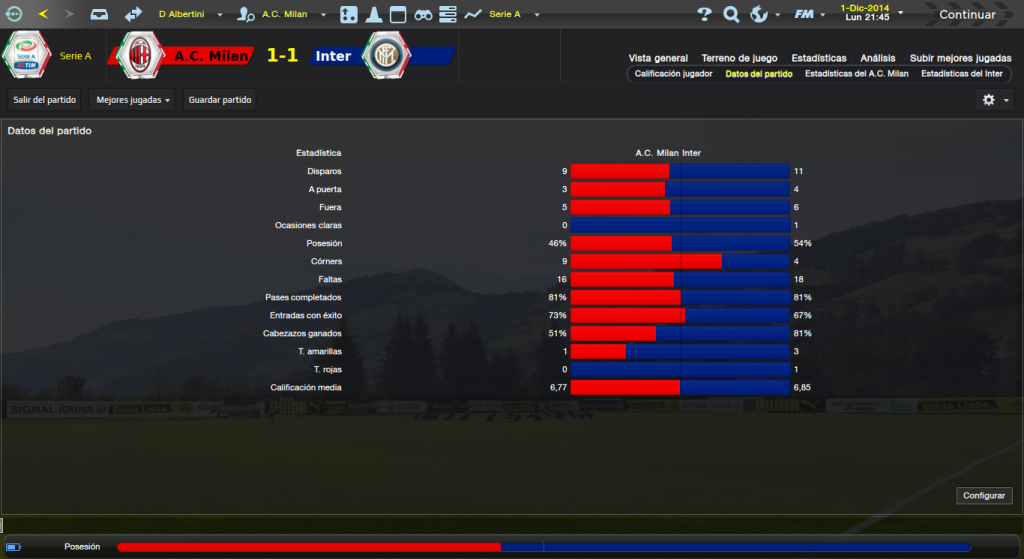View Estadísticas del A.C. Milan

pos(856,74)
